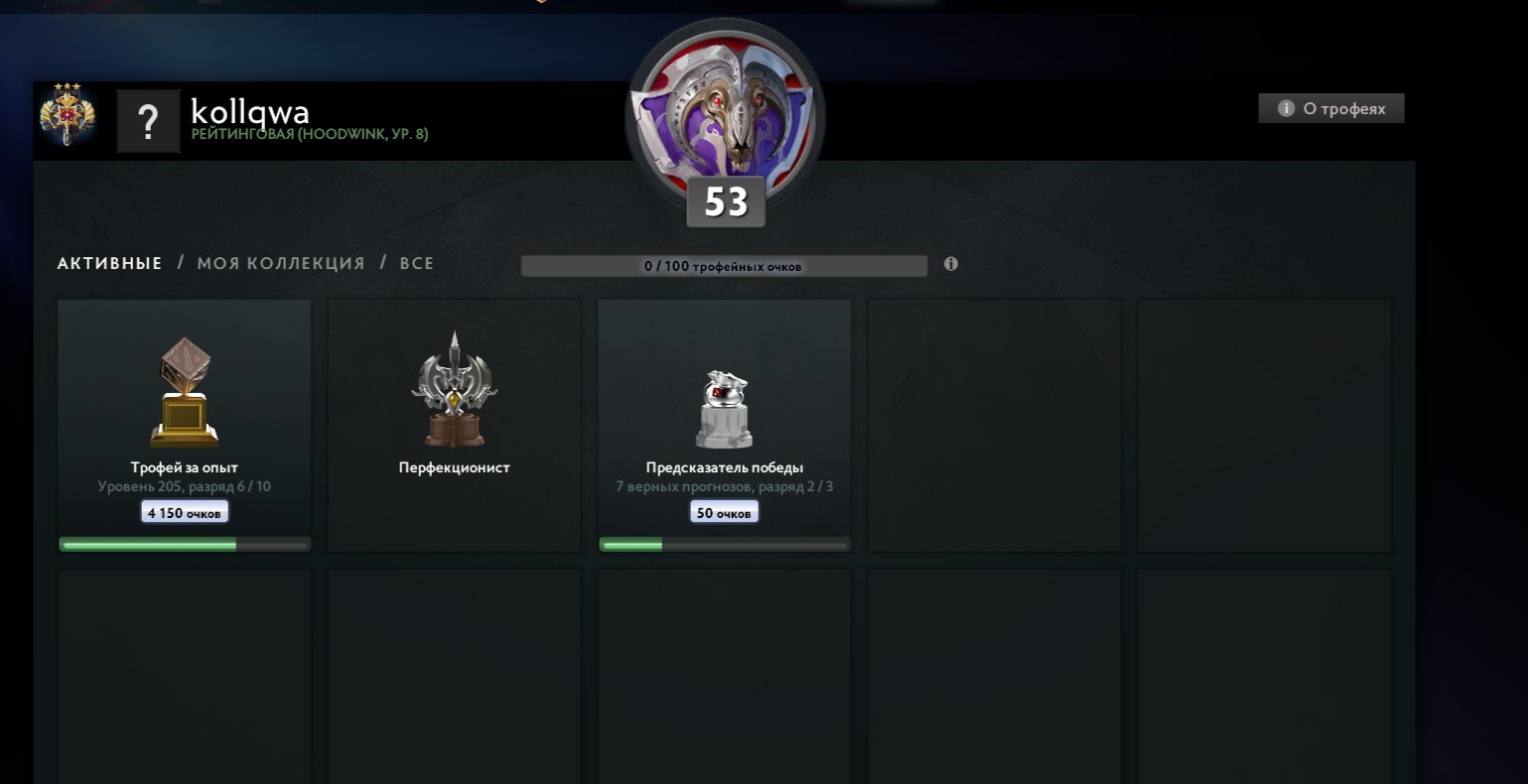Expand the far-right empty trophy card
This screenshot has height=784, width=1528.
pyautogui.click(x=1264, y=425)
